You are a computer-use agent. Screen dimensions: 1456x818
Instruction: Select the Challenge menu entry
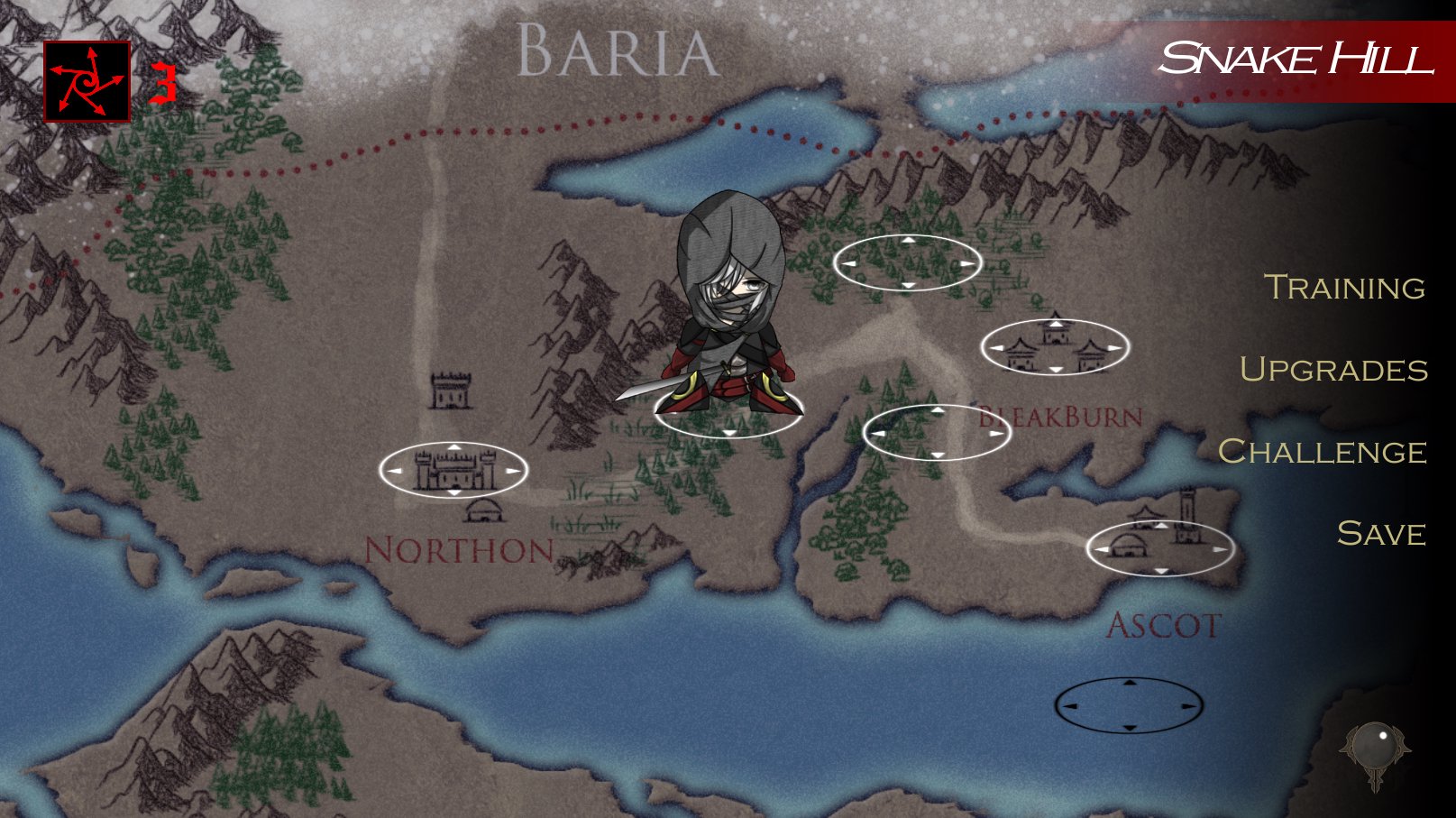tap(1322, 452)
